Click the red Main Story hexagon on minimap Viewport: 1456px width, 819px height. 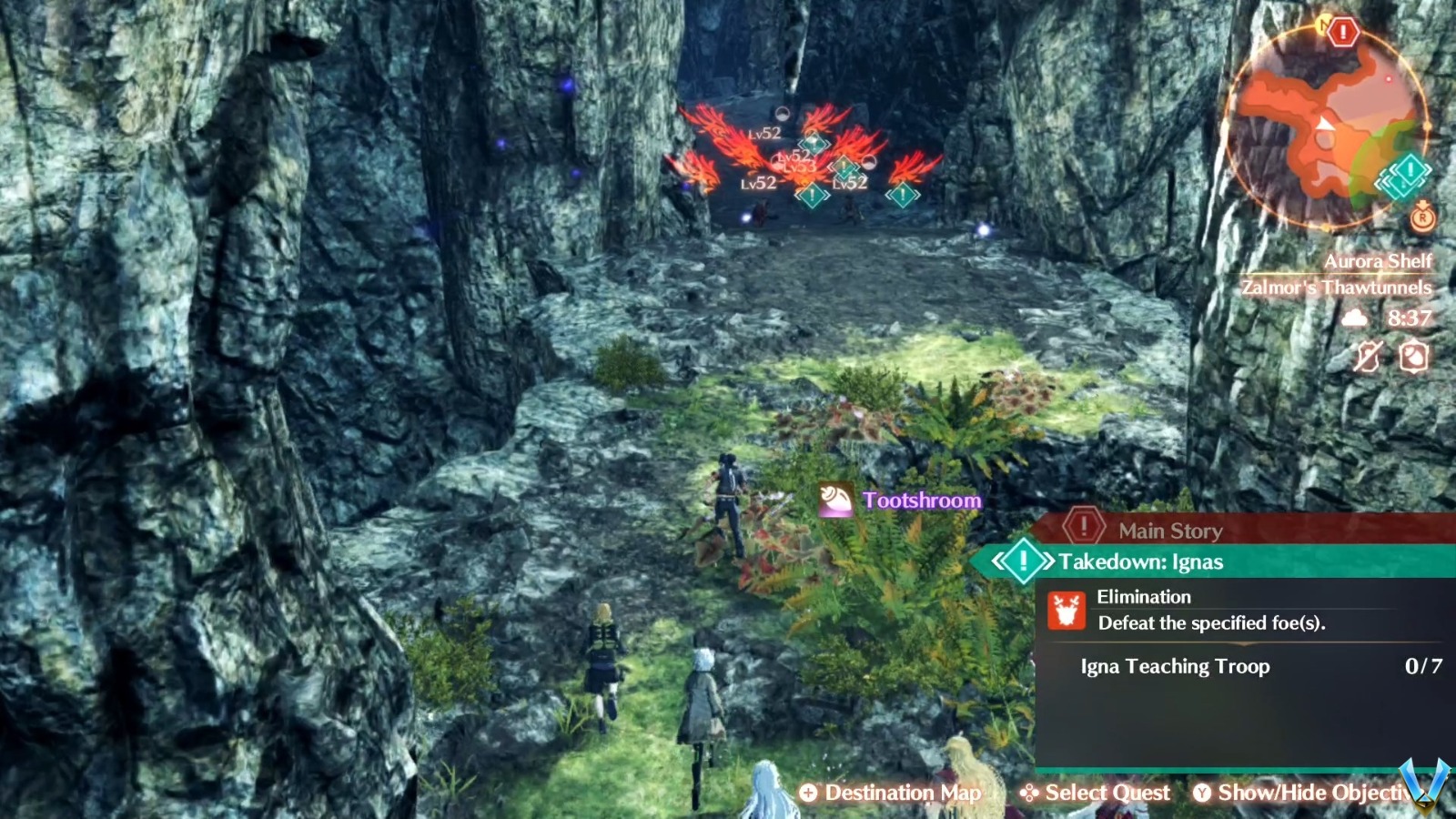(1342, 32)
